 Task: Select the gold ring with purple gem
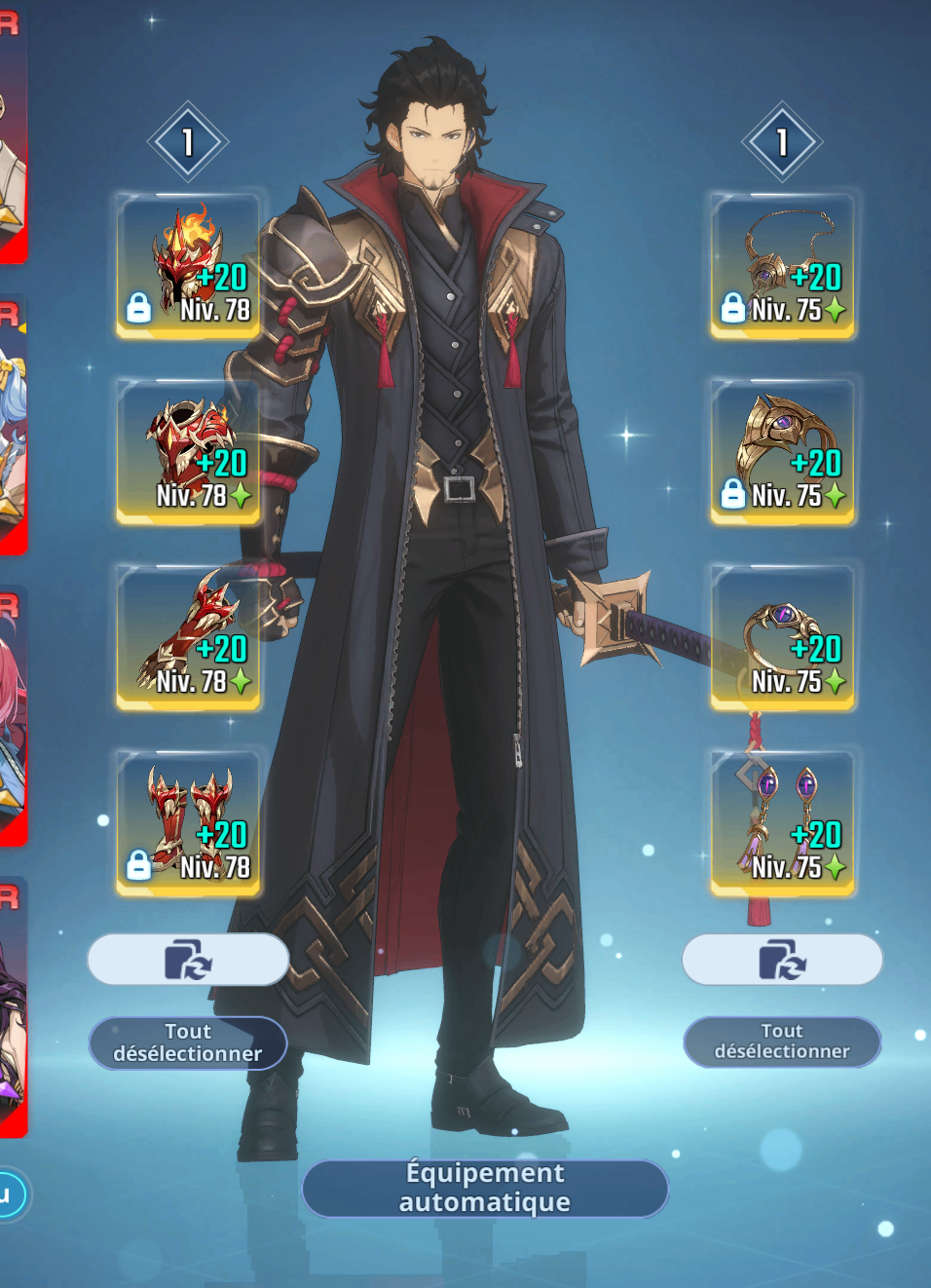[x=783, y=637]
